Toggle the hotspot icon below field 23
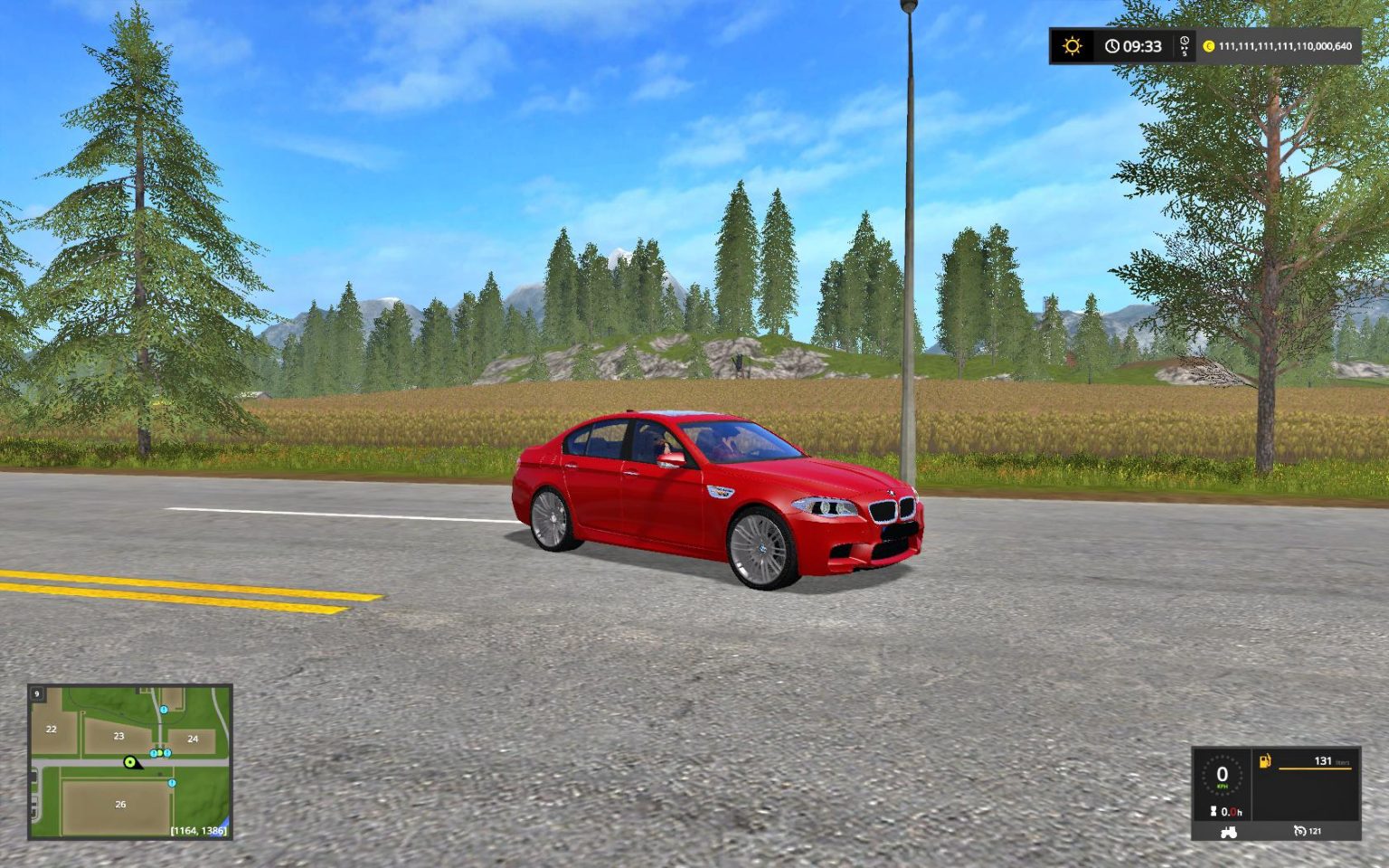1389x868 pixels. pyautogui.click(x=154, y=753)
